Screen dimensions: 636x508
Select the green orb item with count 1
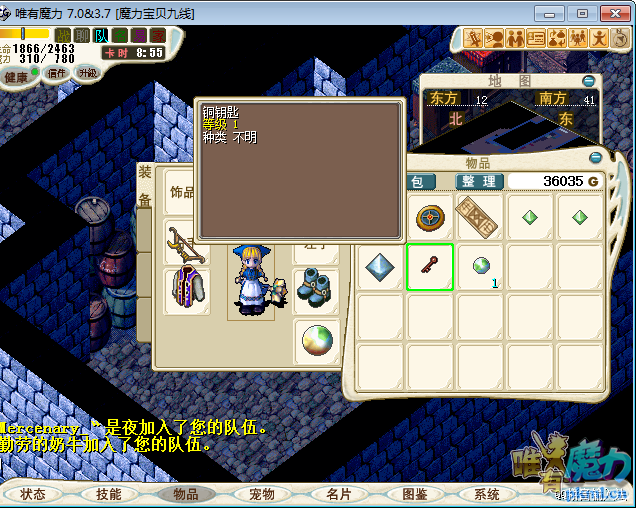coord(481,267)
